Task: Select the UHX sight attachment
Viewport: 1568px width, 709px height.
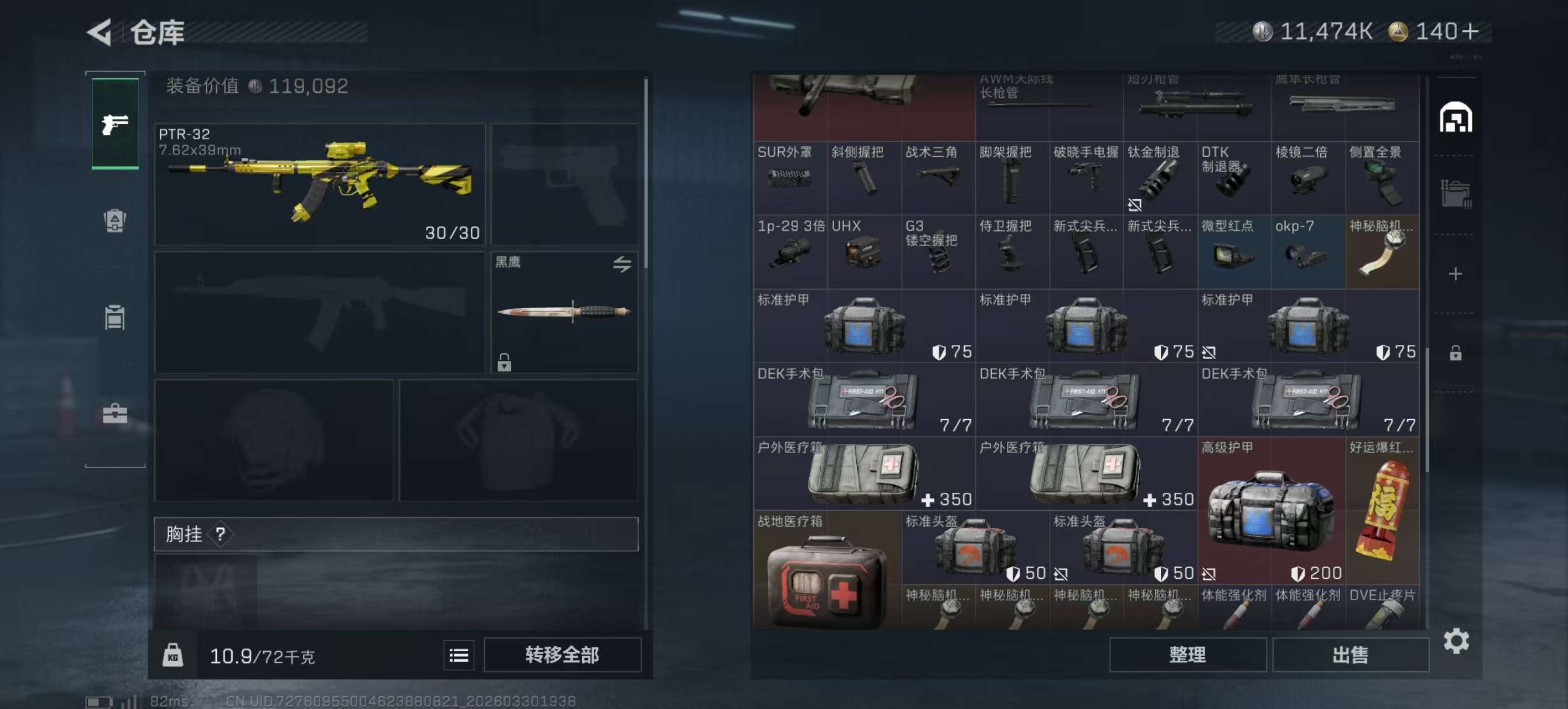Action: (864, 251)
